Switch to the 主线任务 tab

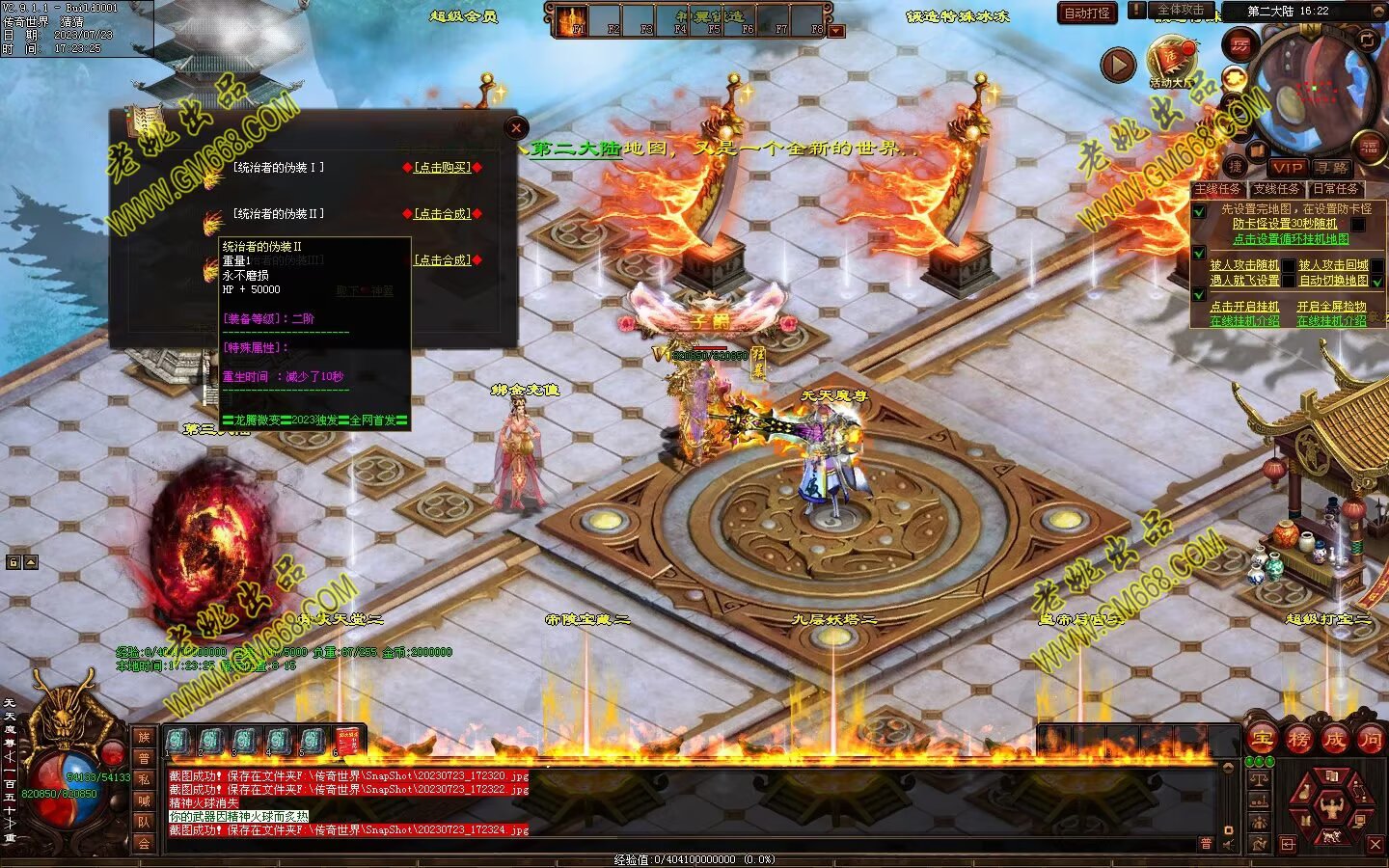coord(1217,189)
